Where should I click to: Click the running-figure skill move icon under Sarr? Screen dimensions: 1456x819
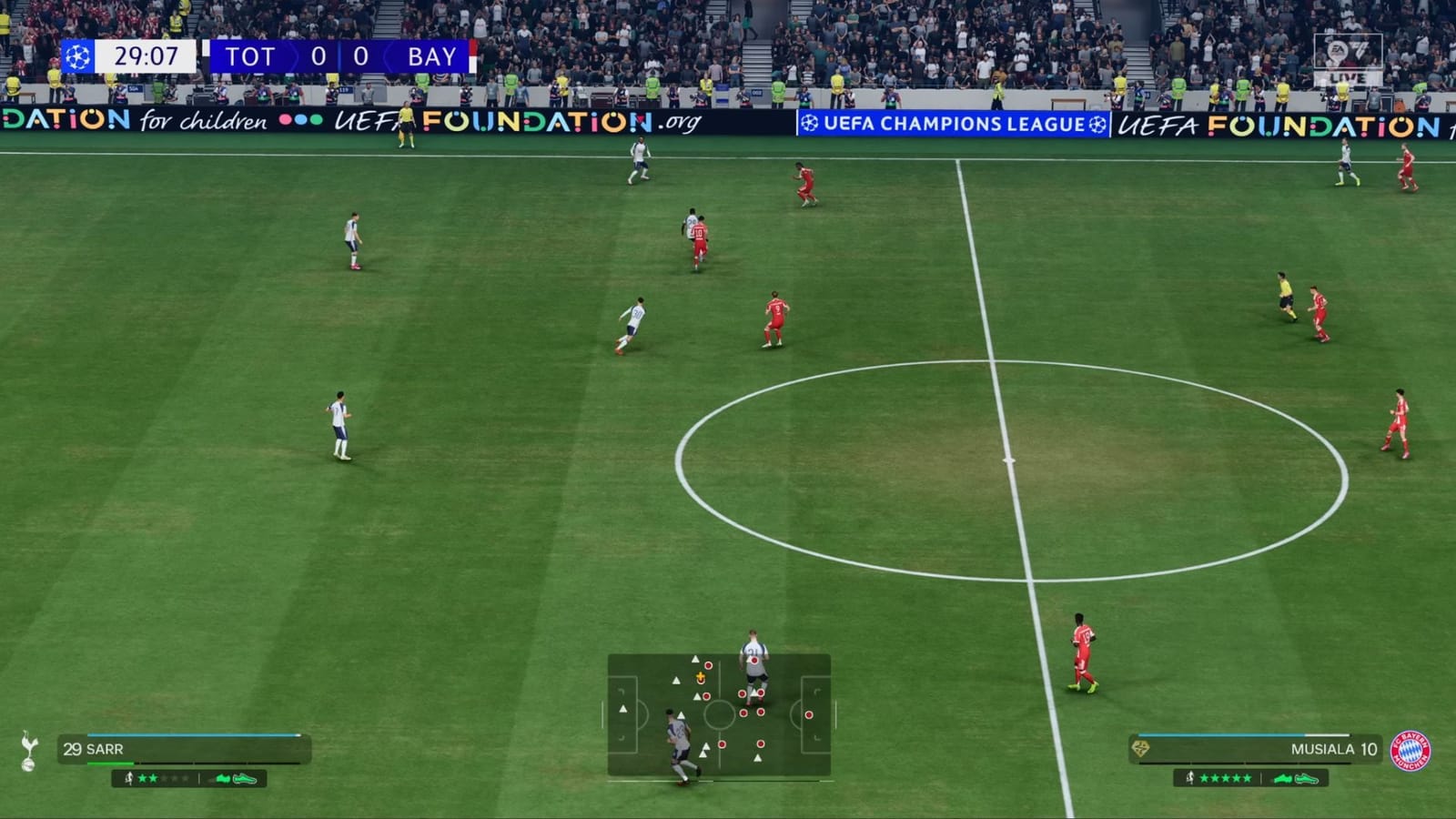tap(129, 779)
